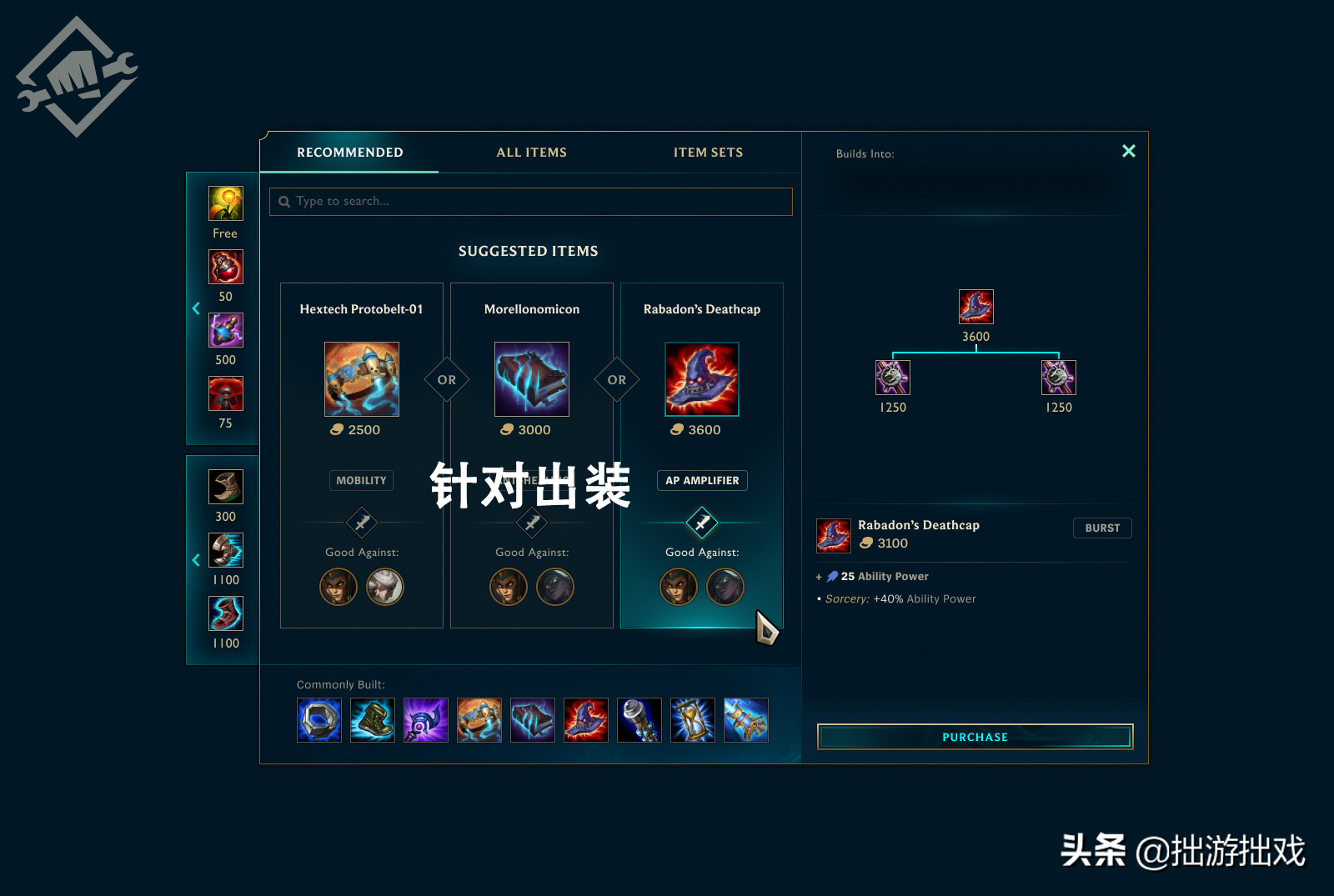Select the Hextech Protobelt-01 suggested item
This screenshot has width=1334, height=896.
pos(362,379)
